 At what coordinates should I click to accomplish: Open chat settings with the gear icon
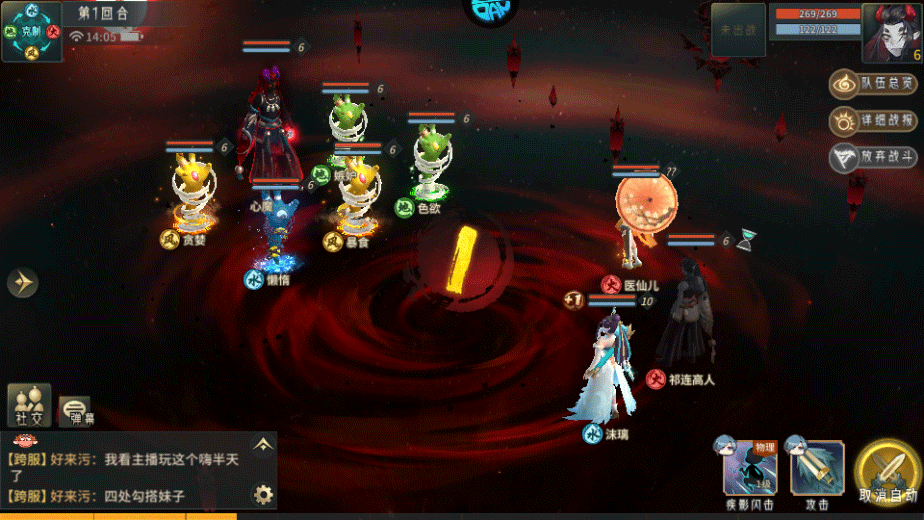(263, 494)
